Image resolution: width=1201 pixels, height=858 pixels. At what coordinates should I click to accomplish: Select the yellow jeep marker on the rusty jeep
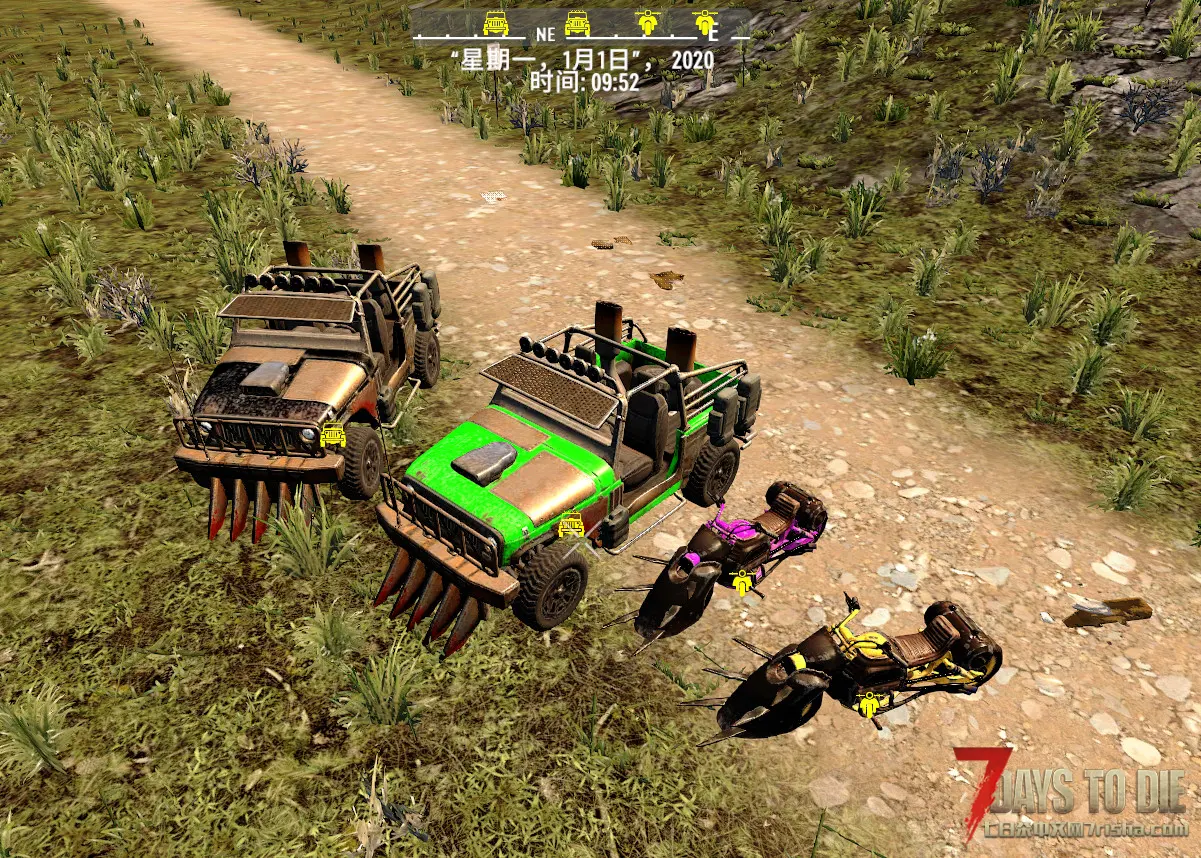[333, 436]
